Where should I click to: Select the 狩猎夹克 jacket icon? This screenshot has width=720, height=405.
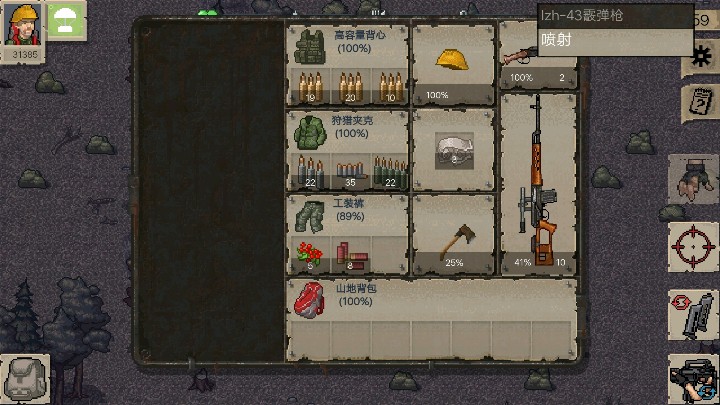tap(306, 131)
